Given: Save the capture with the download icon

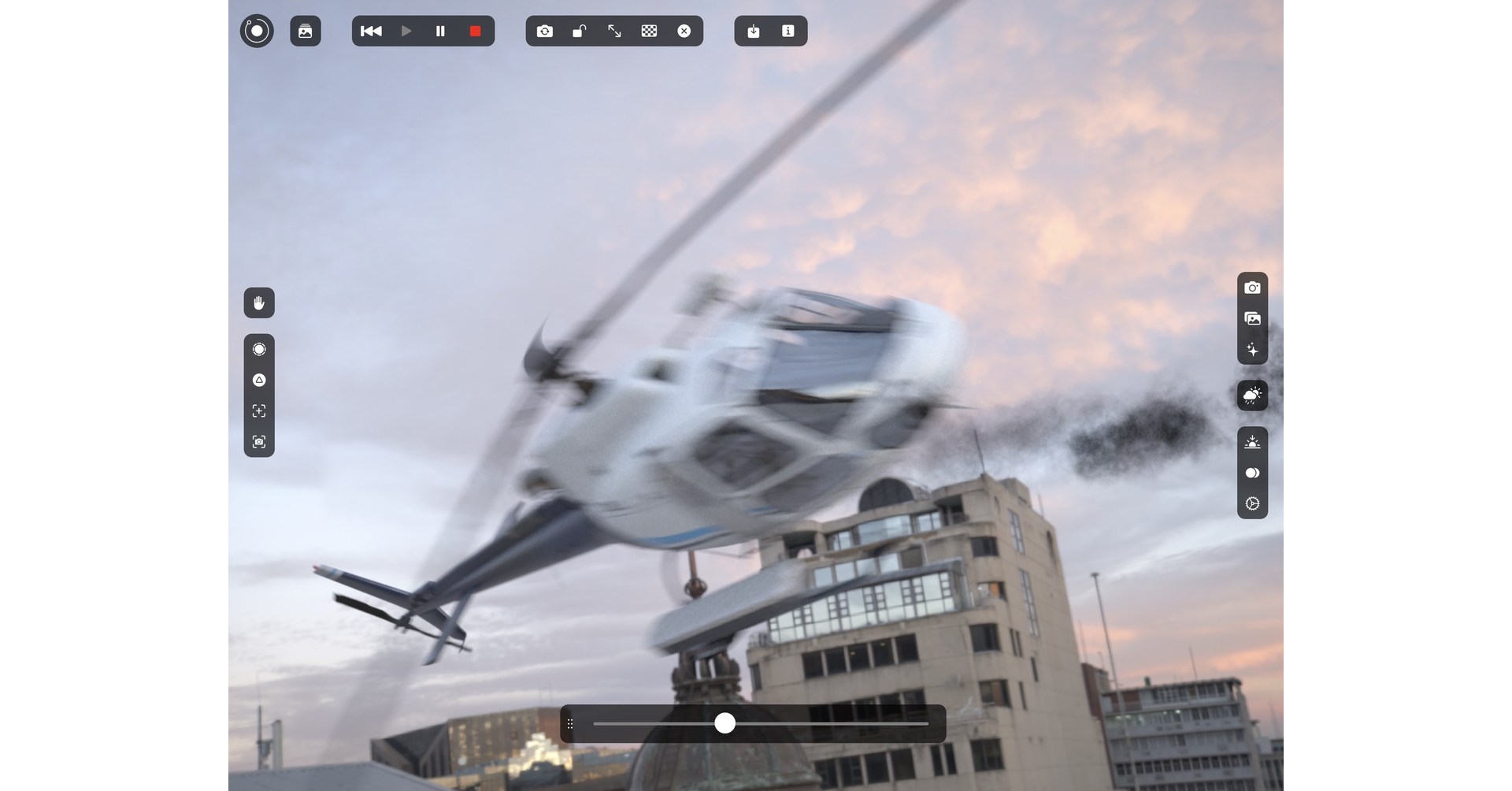Looking at the screenshot, I should click(753, 31).
